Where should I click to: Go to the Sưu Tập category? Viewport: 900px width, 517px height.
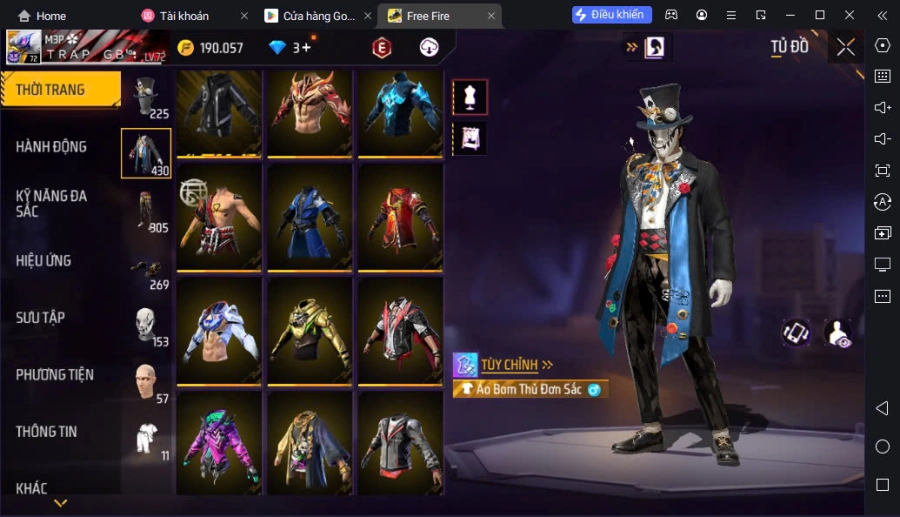[x=40, y=318]
